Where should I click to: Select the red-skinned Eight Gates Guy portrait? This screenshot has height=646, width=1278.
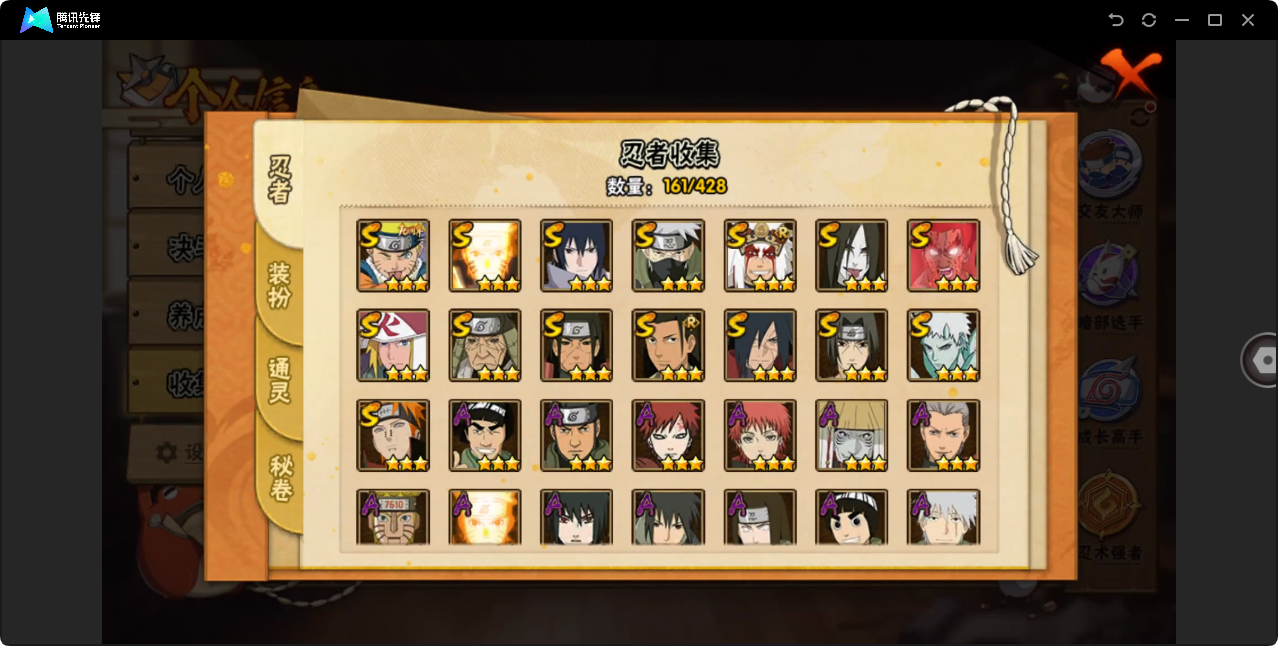943,256
